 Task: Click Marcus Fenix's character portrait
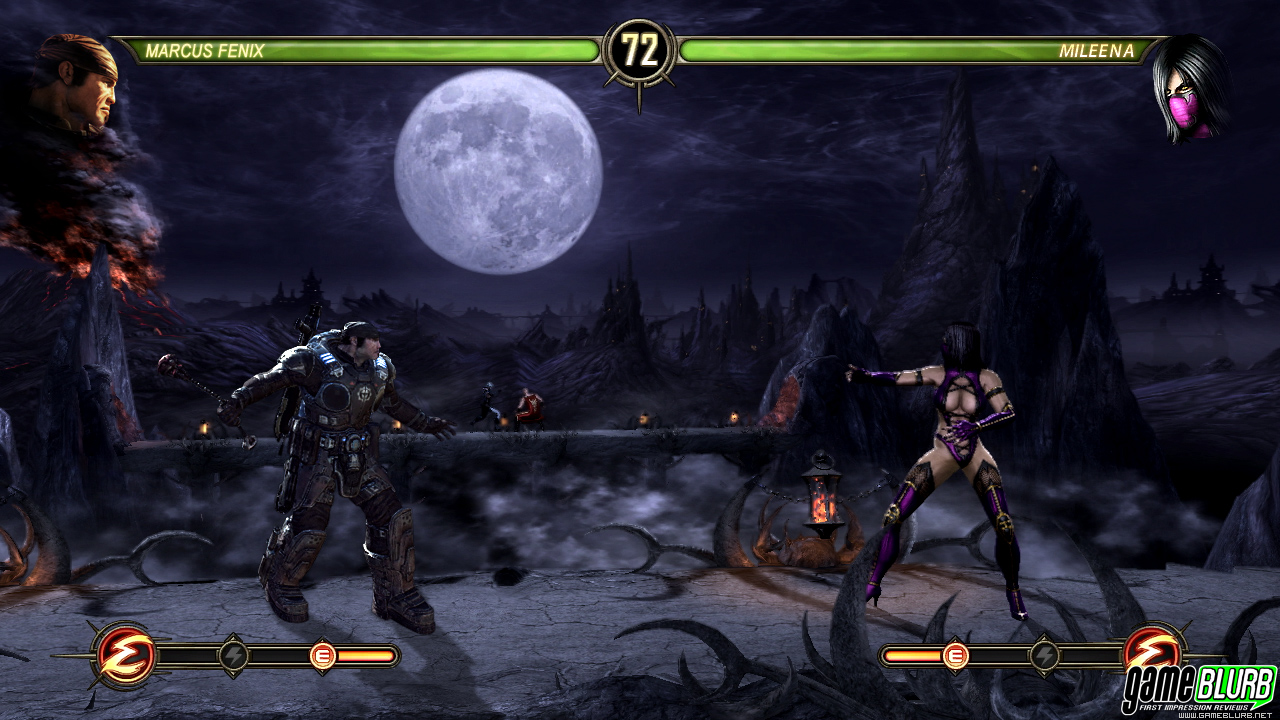80,84
